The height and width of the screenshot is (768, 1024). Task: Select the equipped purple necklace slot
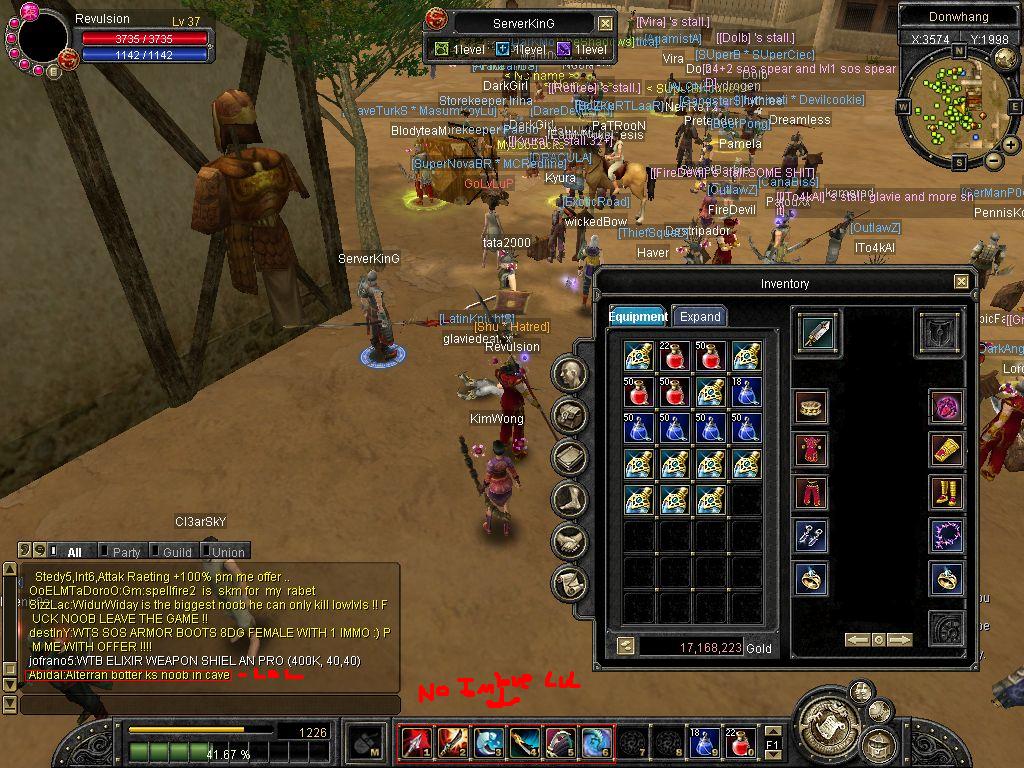[946, 536]
